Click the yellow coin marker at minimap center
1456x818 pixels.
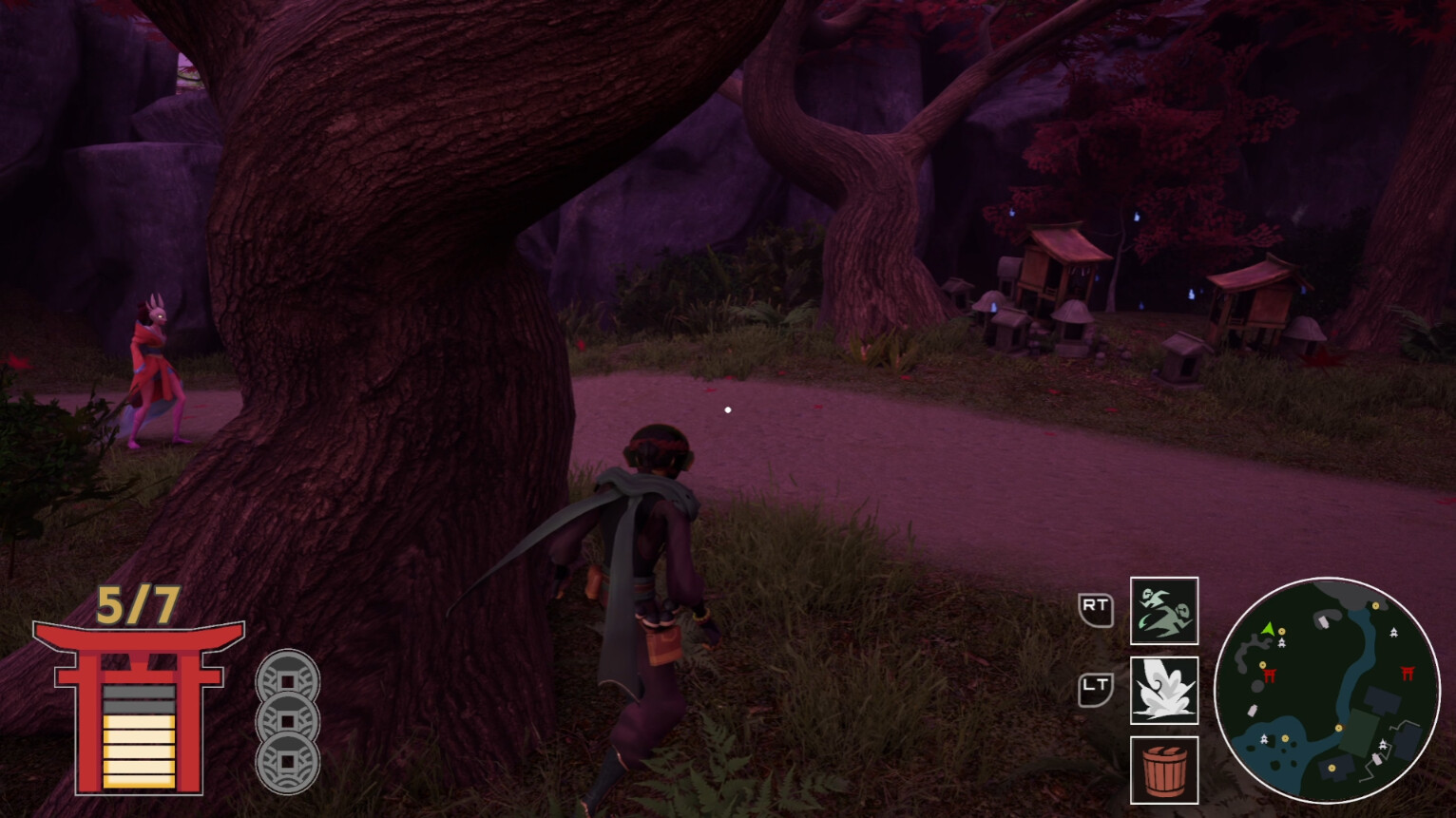1339,728
